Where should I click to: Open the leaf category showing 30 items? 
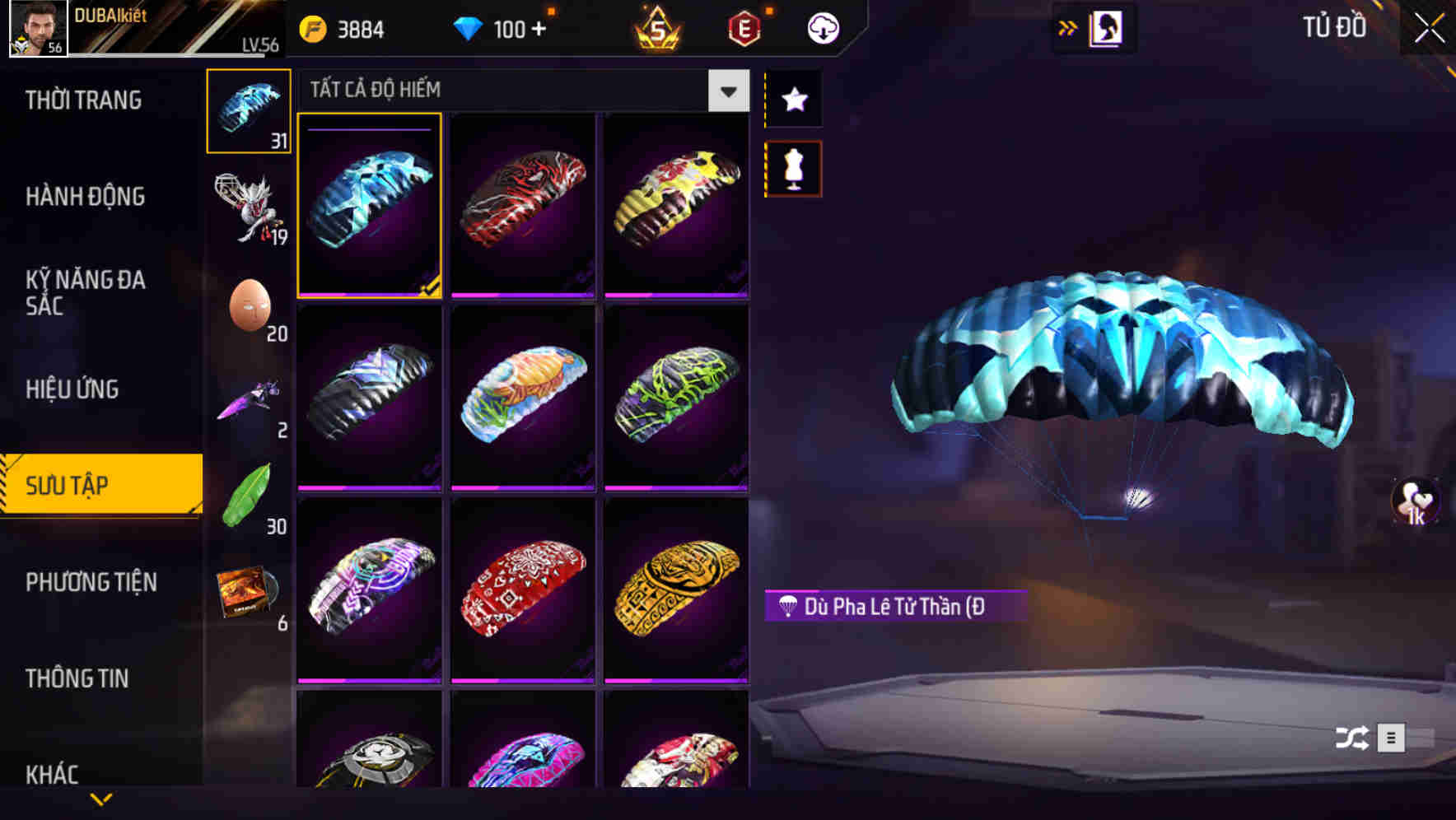coord(248,490)
